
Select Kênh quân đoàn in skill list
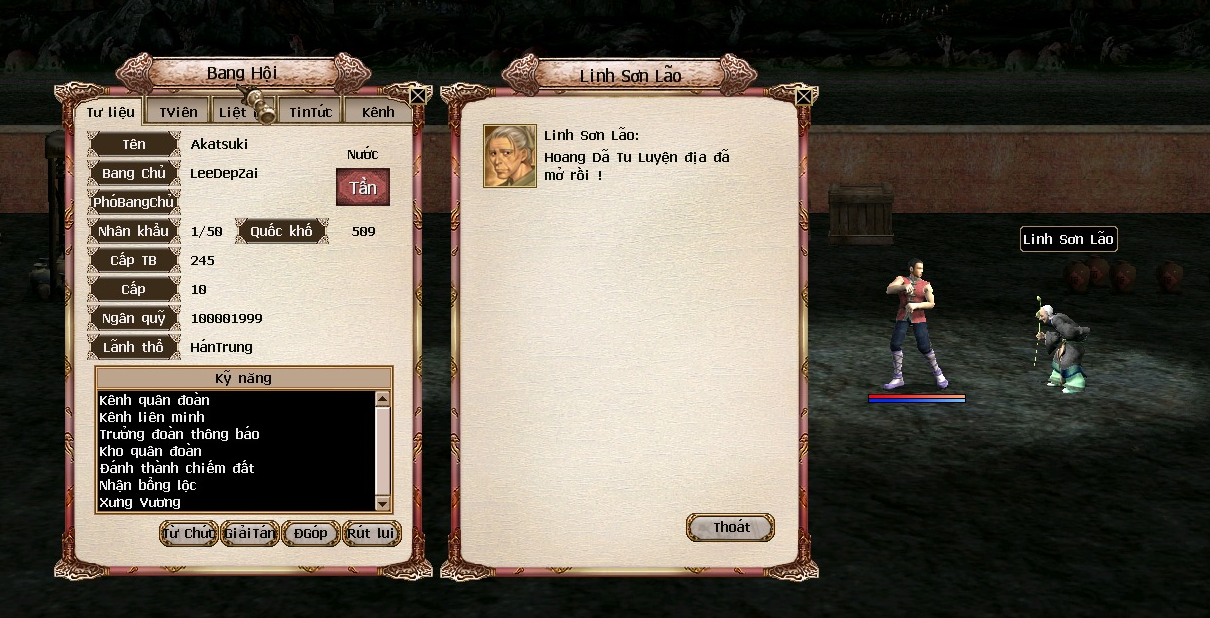(154, 400)
